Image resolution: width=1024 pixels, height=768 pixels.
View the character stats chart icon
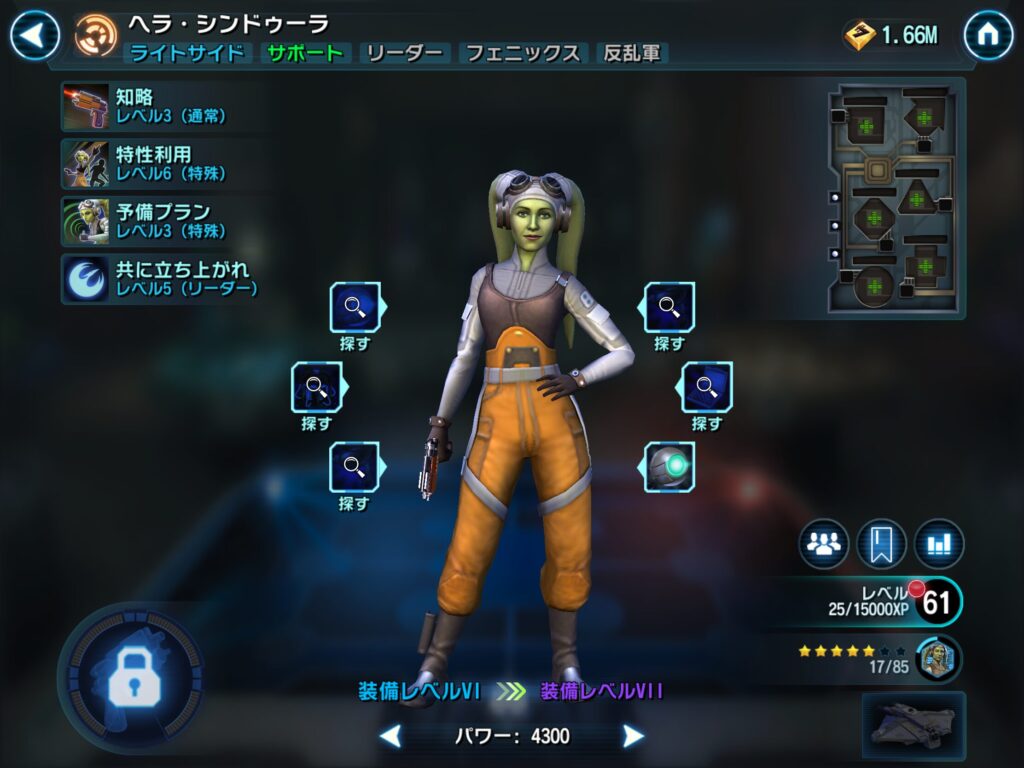click(939, 544)
